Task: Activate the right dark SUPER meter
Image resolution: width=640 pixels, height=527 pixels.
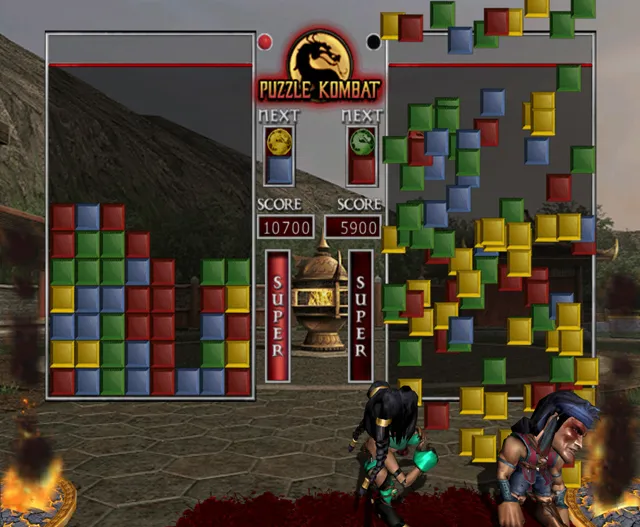Action: 361,315
